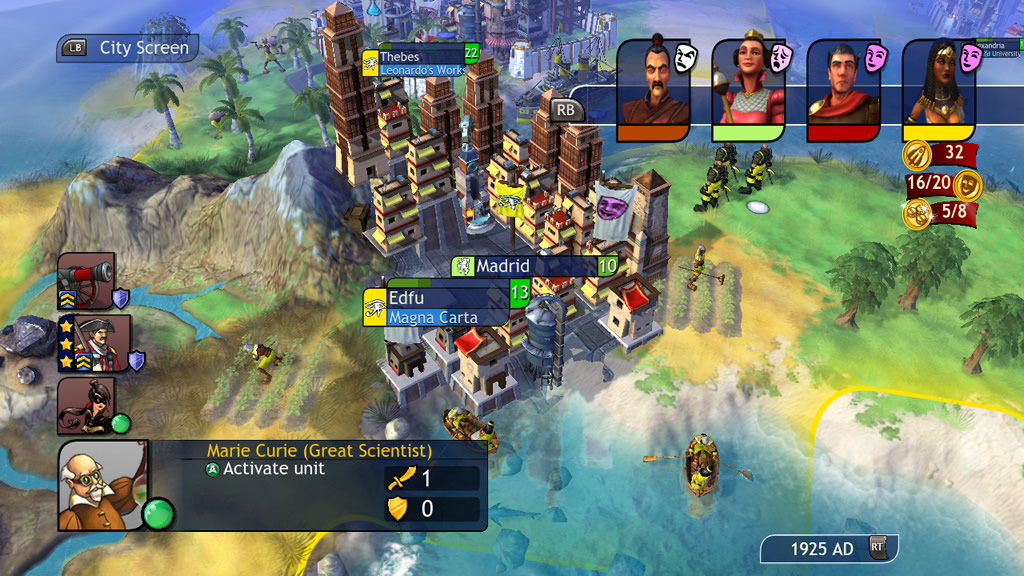The height and width of the screenshot is (576, 1024).
Task: Select Genghis Khan's leader portrait
Action: coord(653,87)
